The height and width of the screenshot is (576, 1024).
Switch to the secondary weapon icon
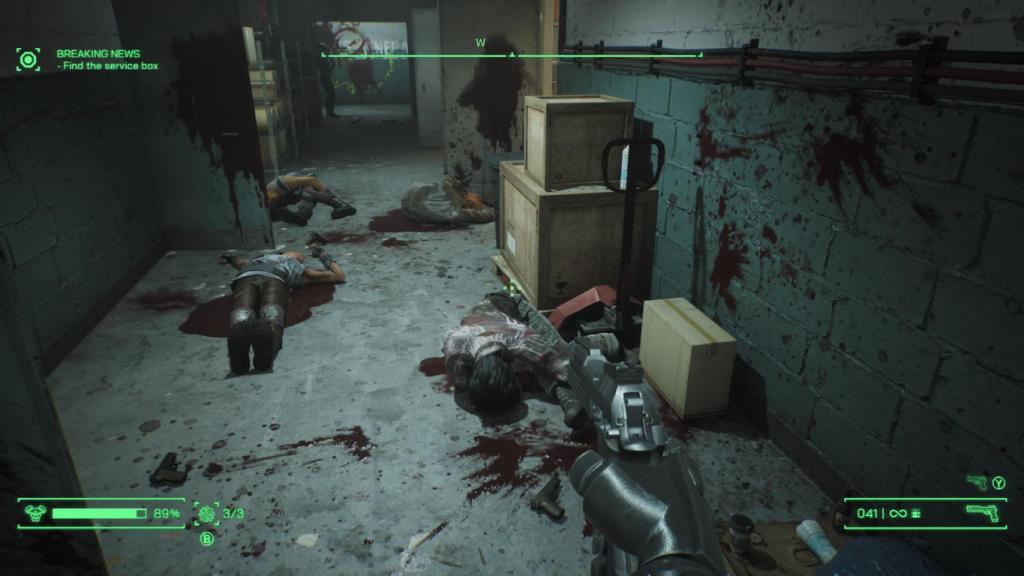[x=977, y=483]
